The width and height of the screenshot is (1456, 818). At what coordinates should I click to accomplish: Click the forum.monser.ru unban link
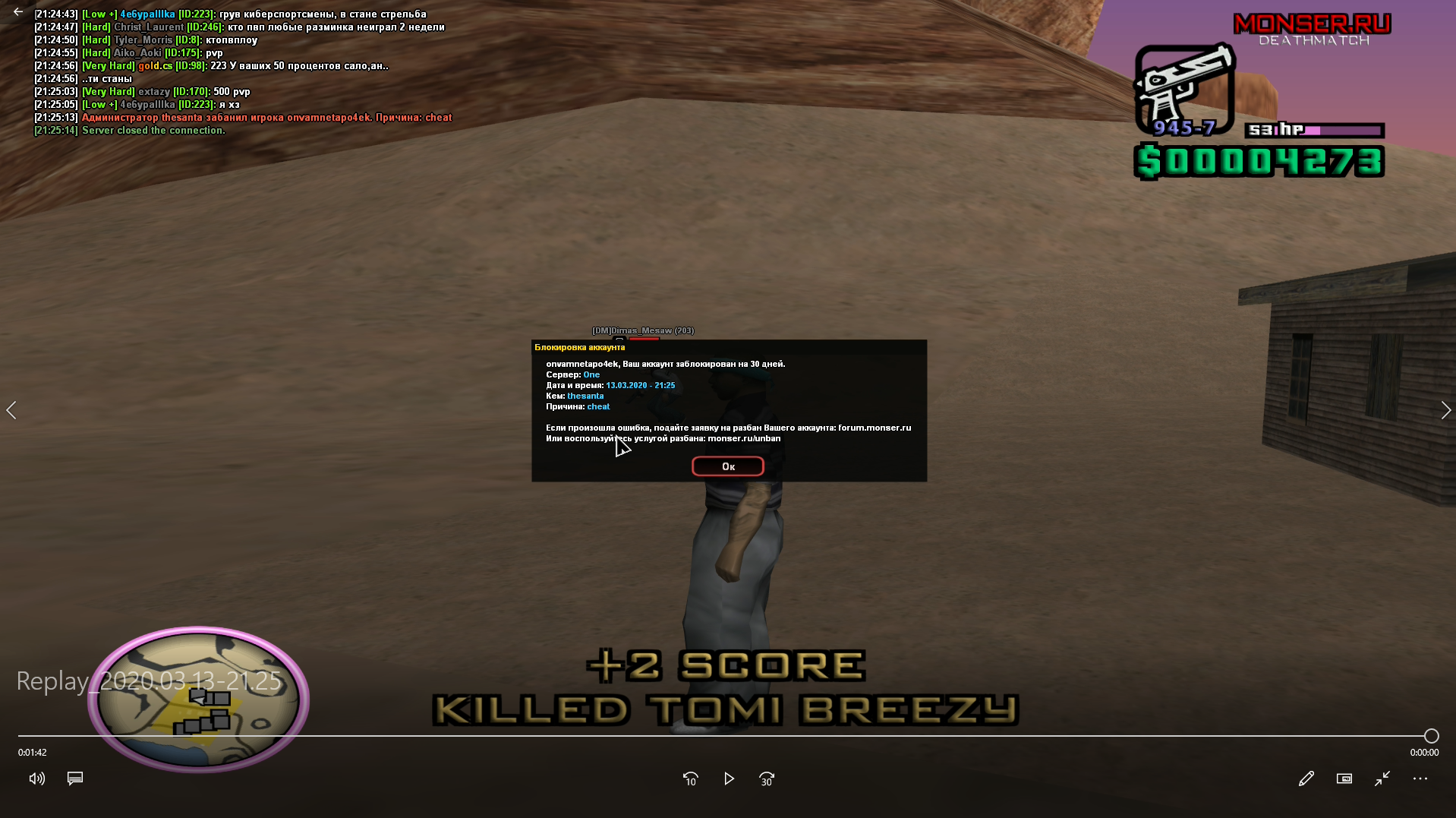click(875, 428)
